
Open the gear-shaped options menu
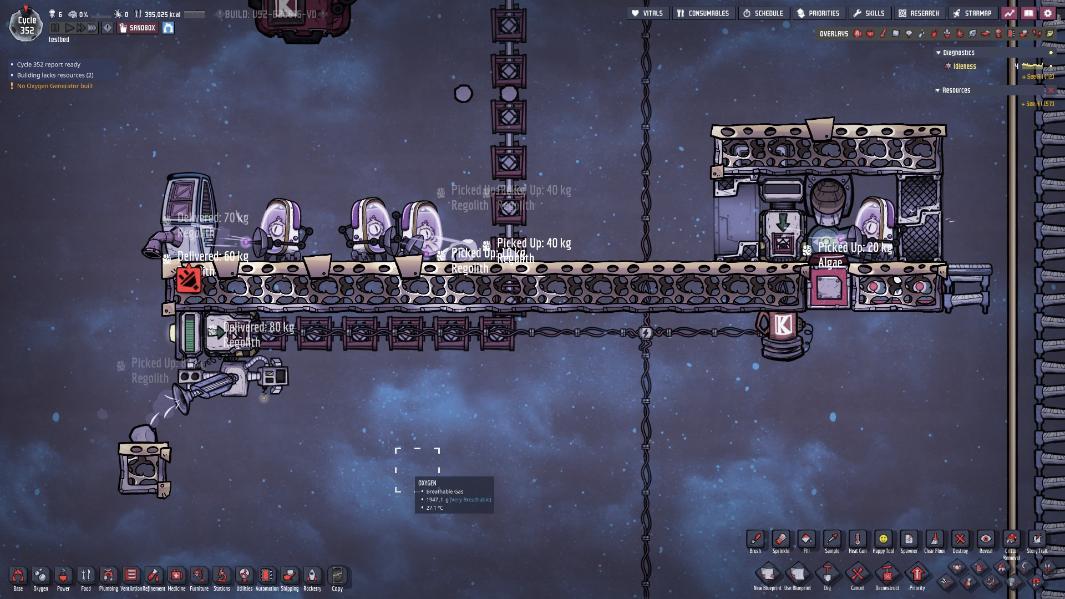(1048, 13)
